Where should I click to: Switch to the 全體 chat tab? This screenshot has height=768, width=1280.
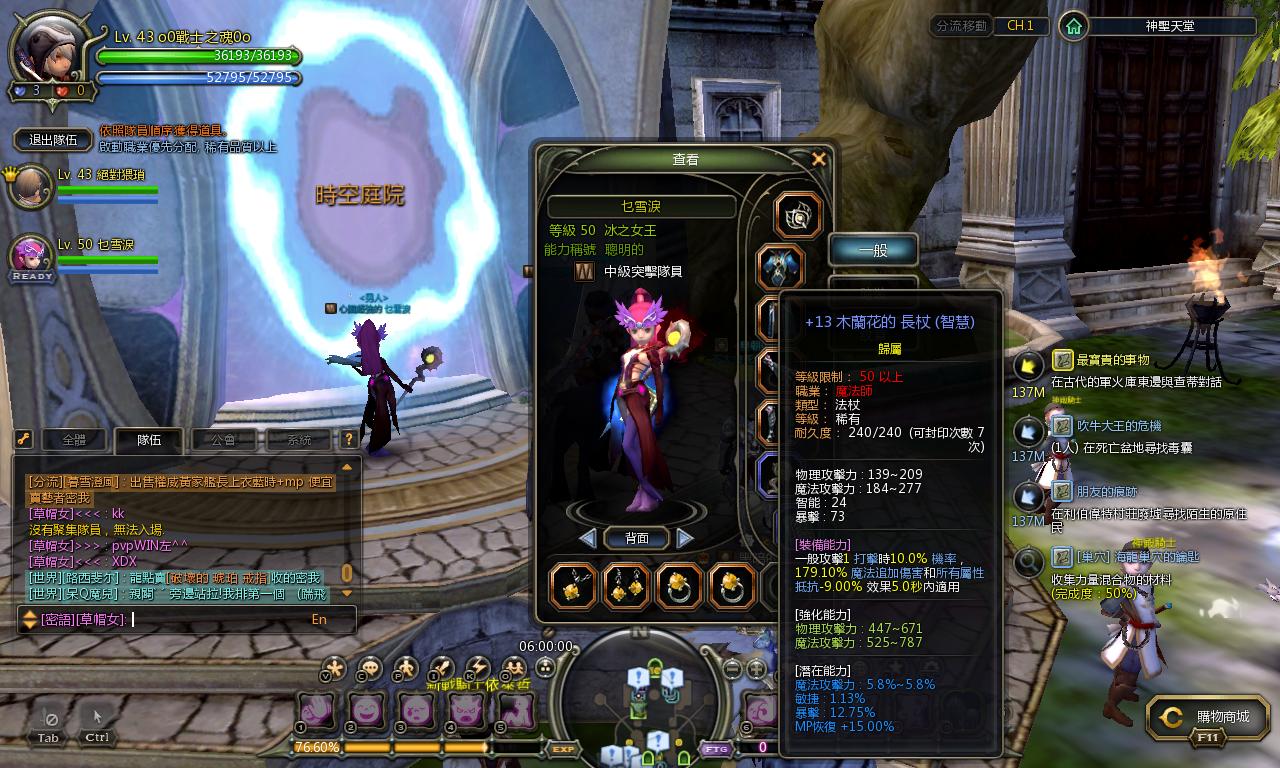[74, 440]
